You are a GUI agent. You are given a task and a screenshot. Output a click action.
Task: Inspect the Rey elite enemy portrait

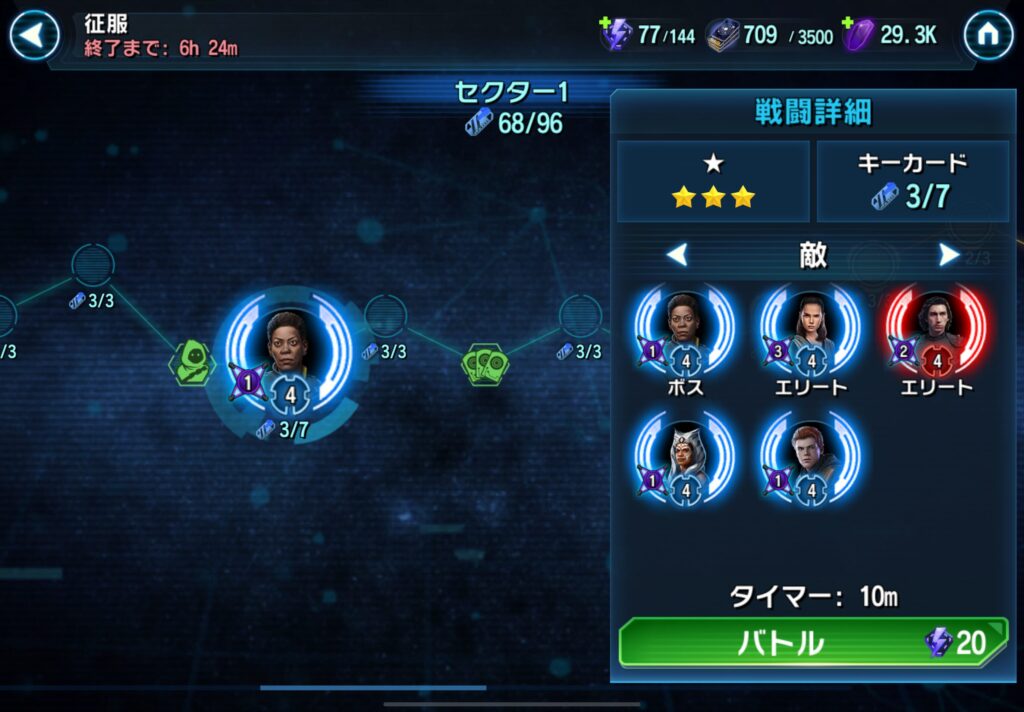point(810,327)
